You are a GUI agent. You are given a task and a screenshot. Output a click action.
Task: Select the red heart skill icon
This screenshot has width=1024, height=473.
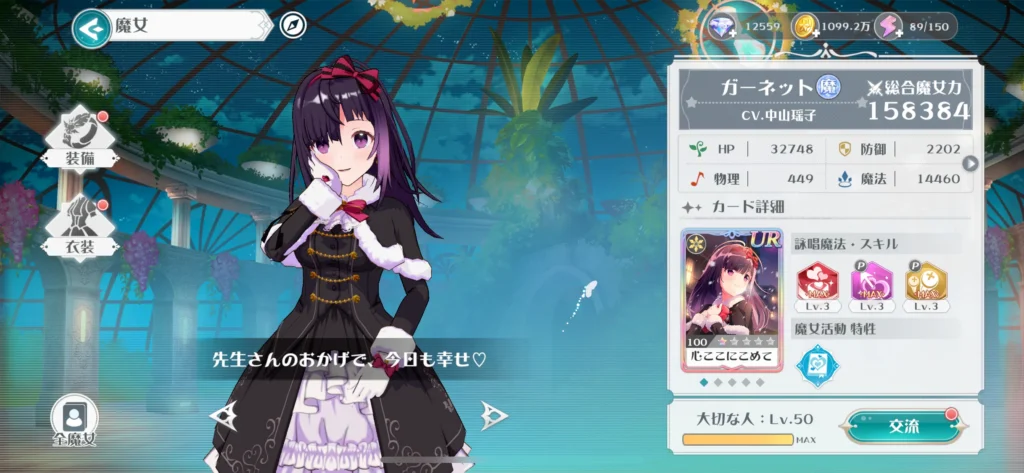tap(816, 284)
